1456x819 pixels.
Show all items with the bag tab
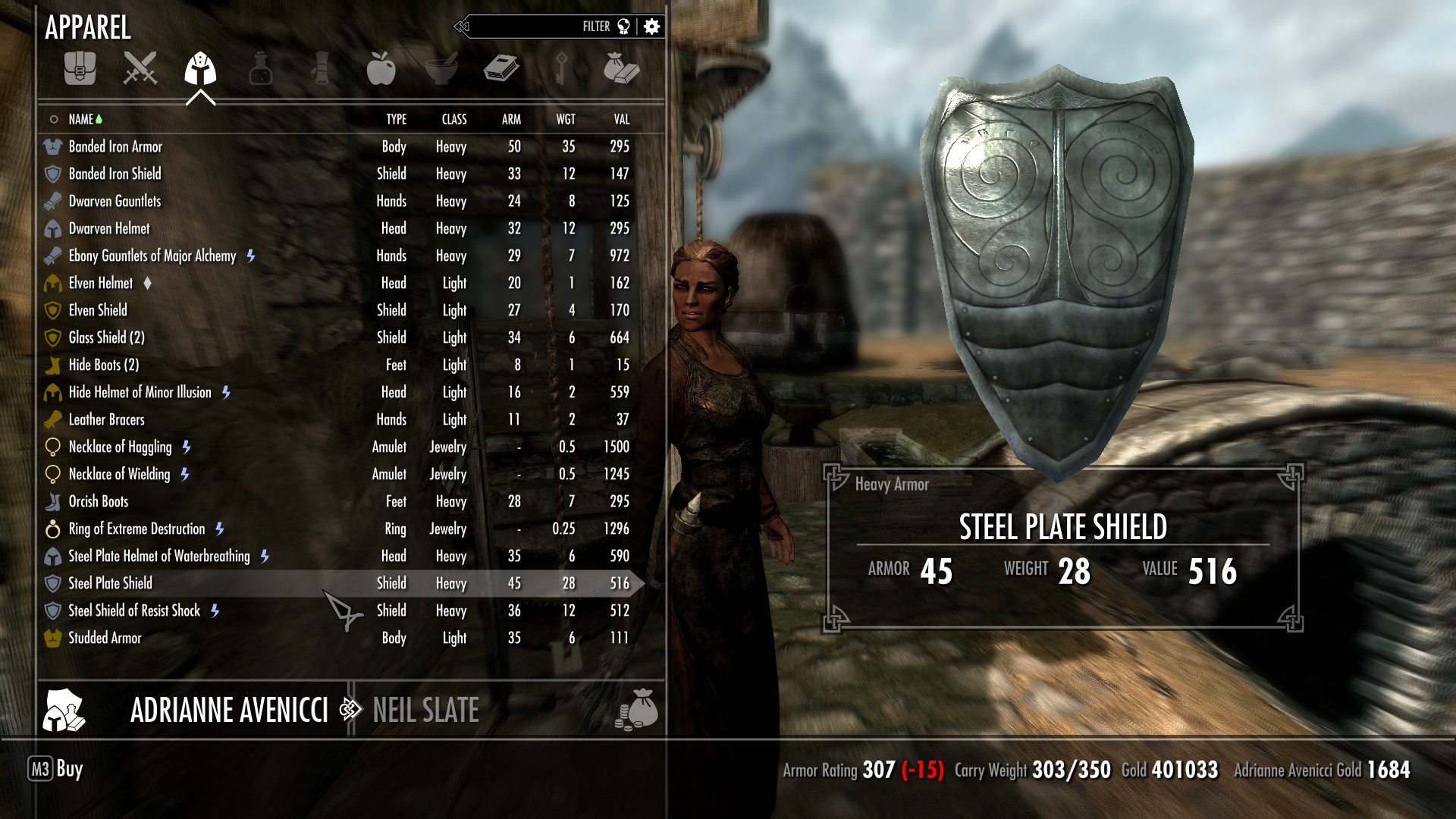[80, 68]
